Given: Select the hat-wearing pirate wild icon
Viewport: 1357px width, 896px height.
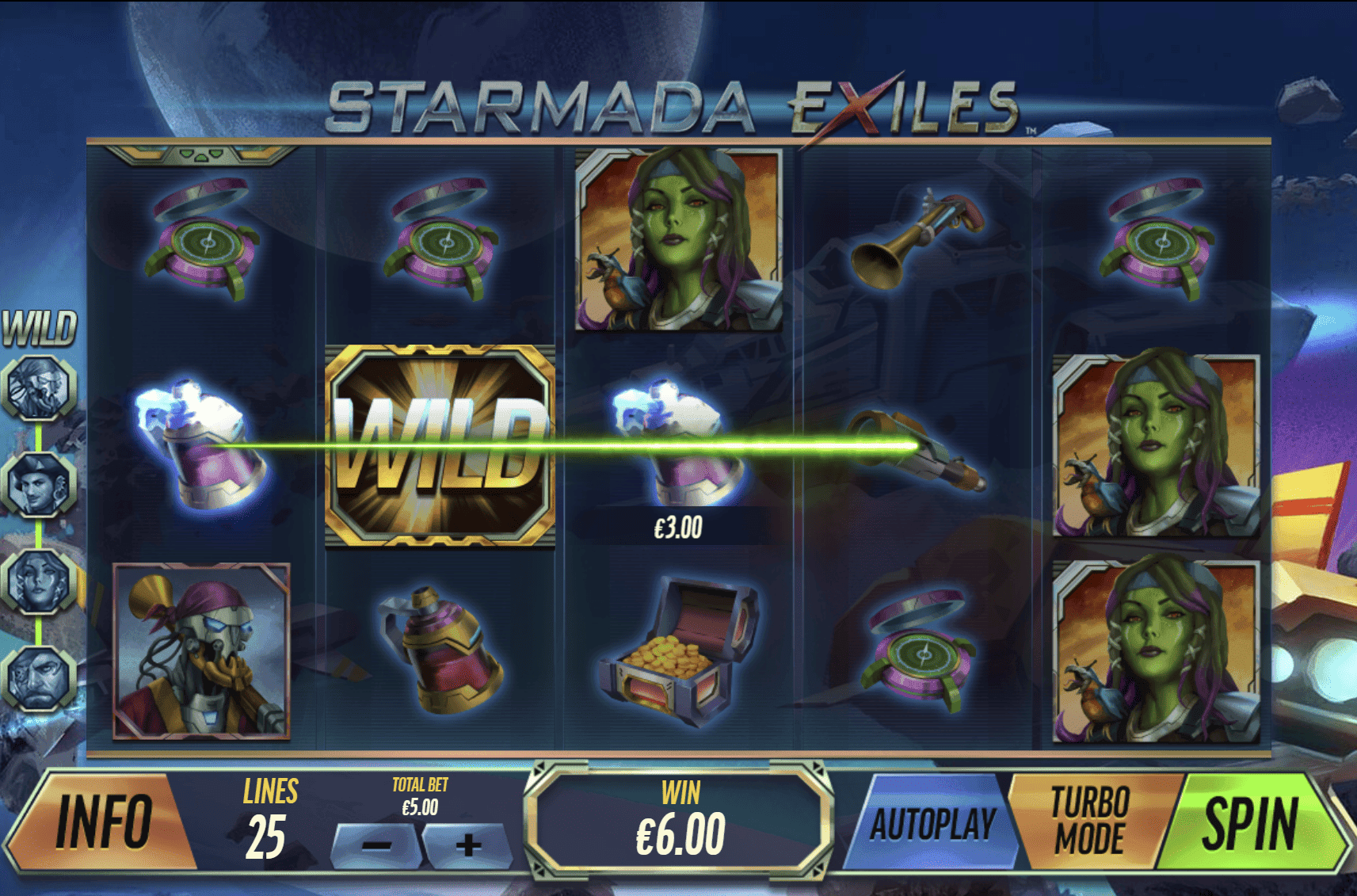Looking at the screenshot, I should point(38,483).
